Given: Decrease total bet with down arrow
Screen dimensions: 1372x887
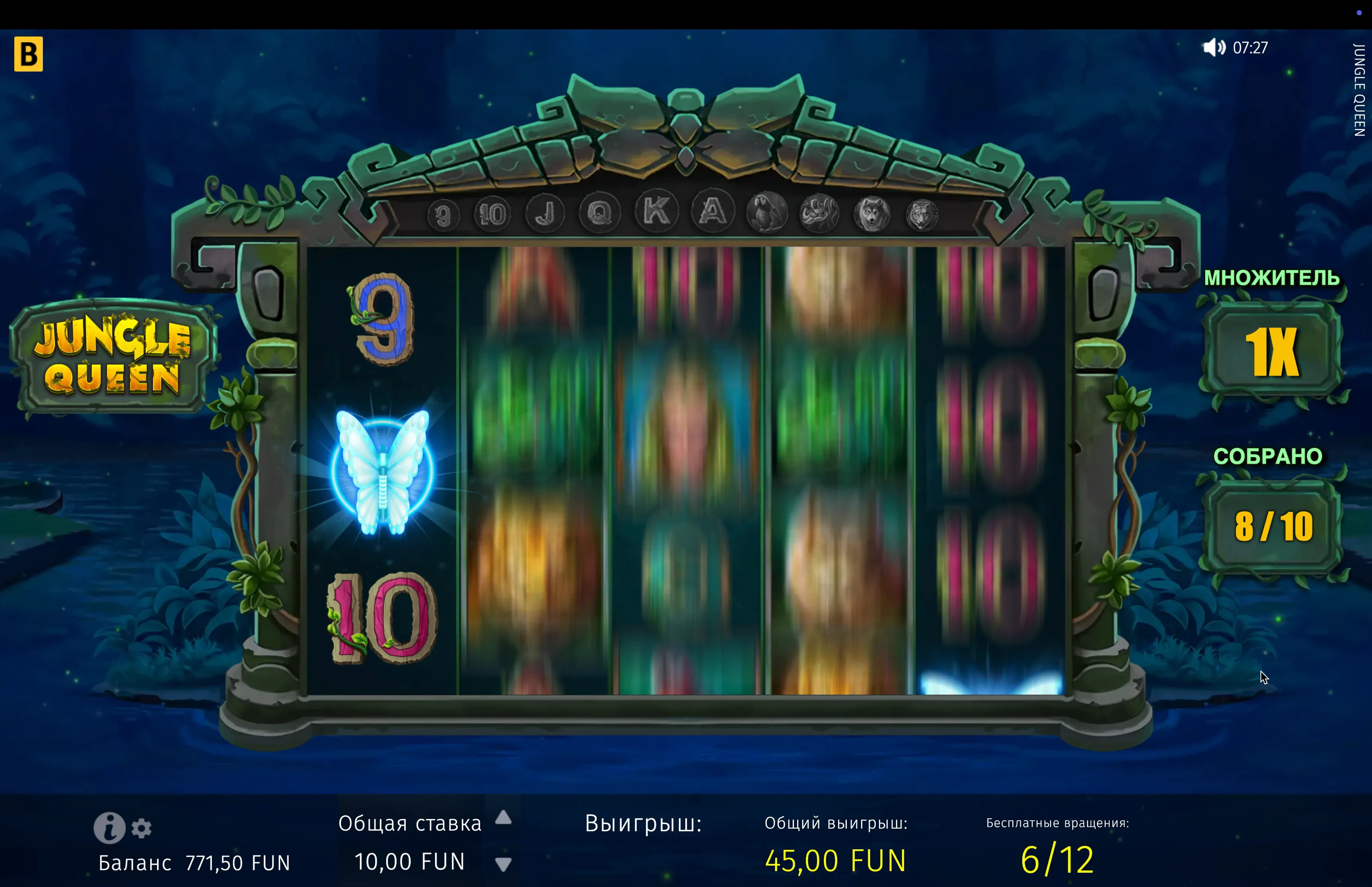Looking at the screenshot, I should click(x=503, y=864).
